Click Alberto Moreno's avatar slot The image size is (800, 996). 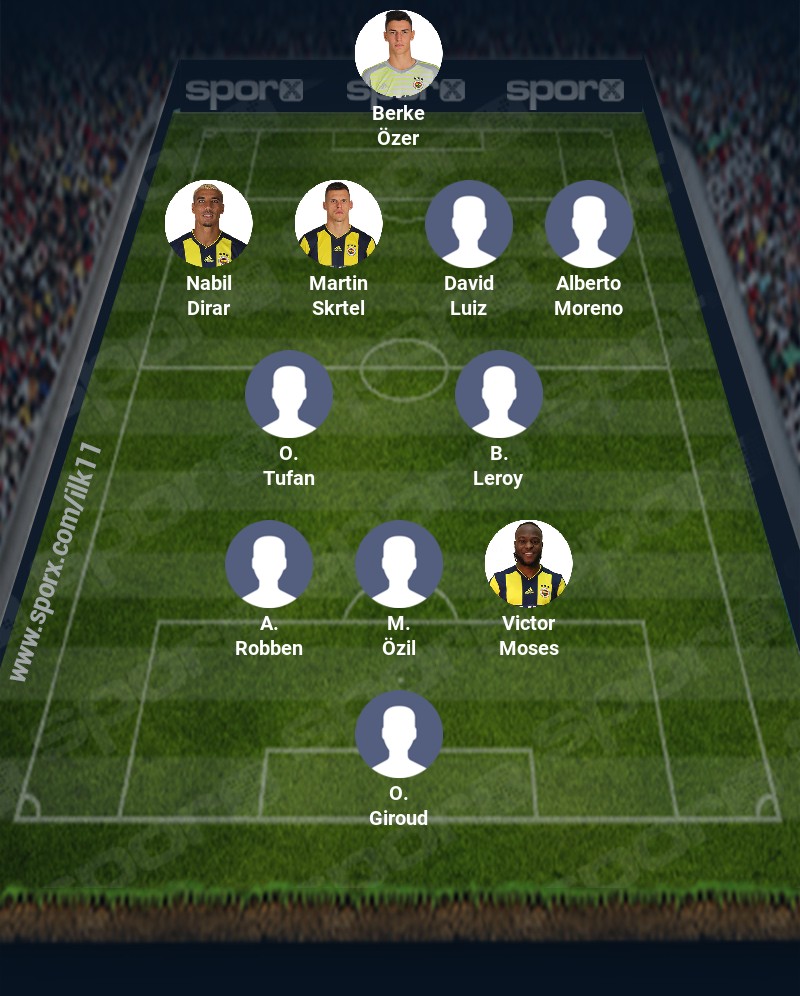point(588,223)
